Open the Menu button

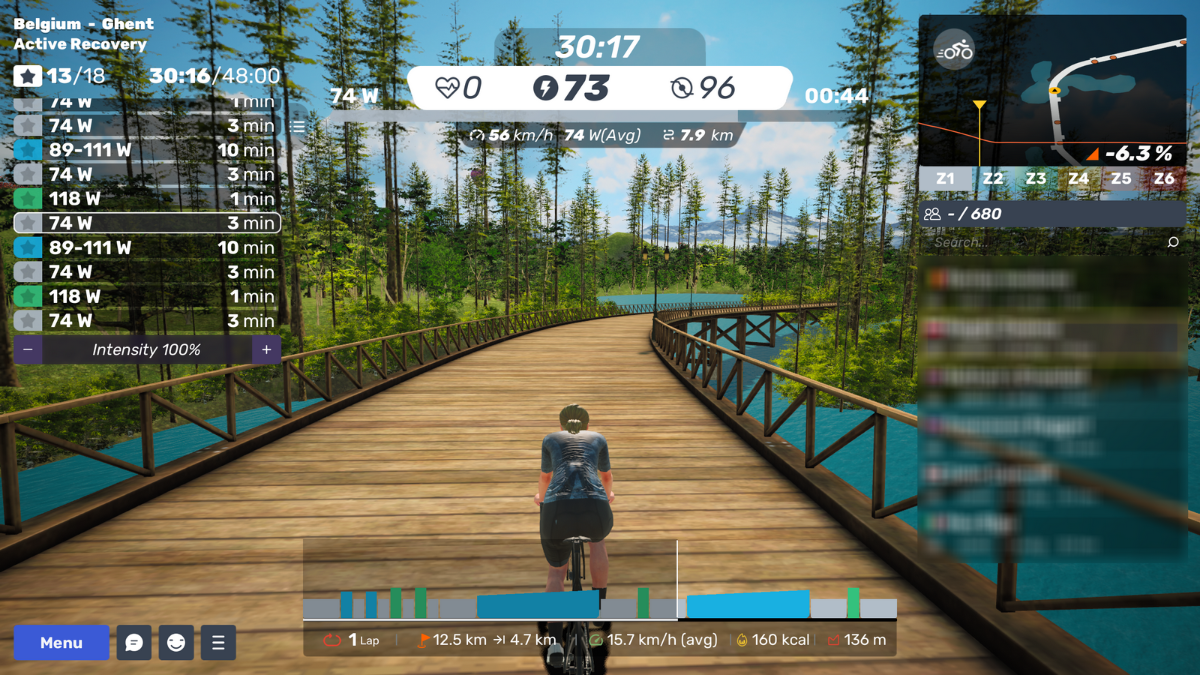[61, 643]
